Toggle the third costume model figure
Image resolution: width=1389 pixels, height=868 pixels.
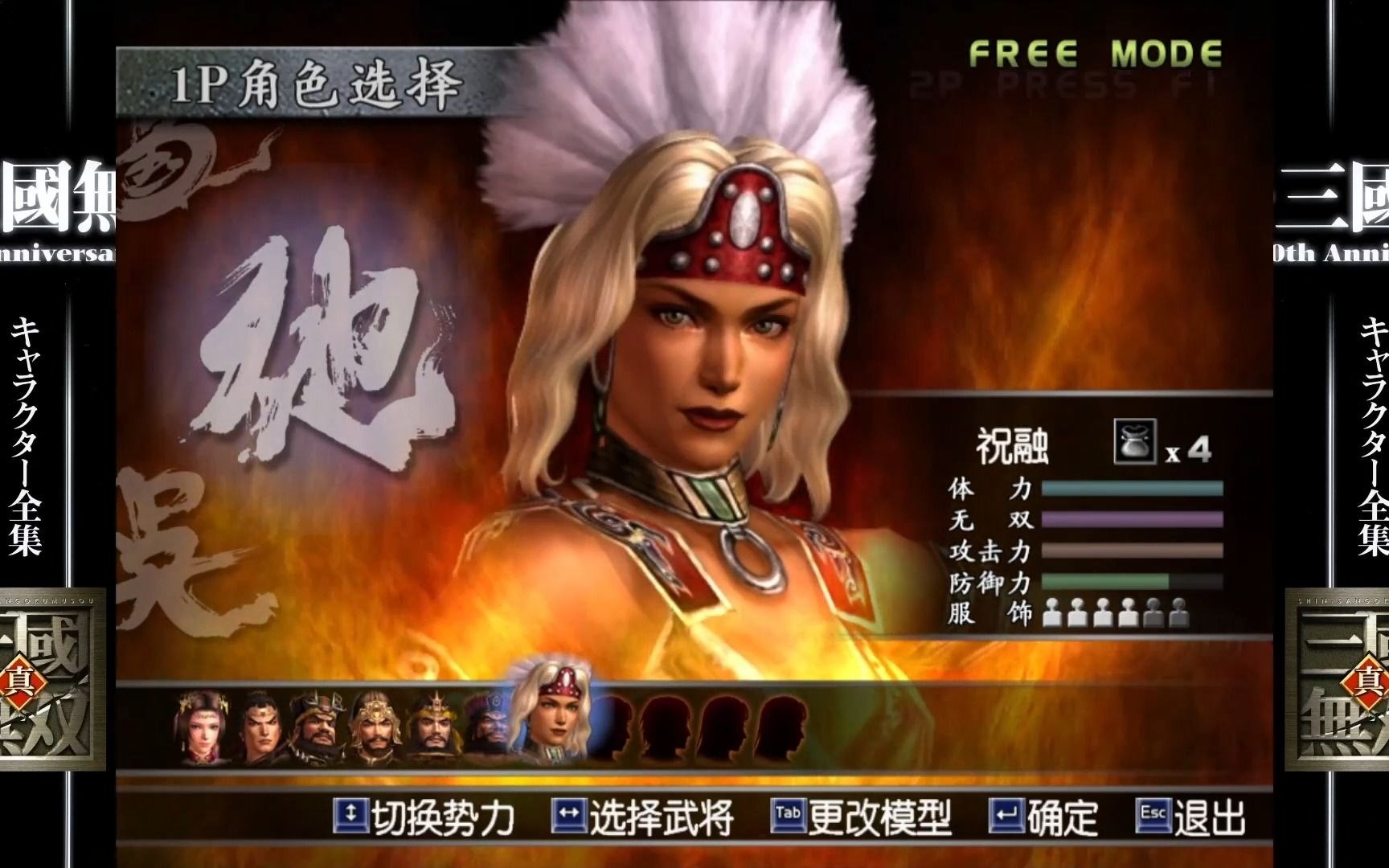point(1103,613)
